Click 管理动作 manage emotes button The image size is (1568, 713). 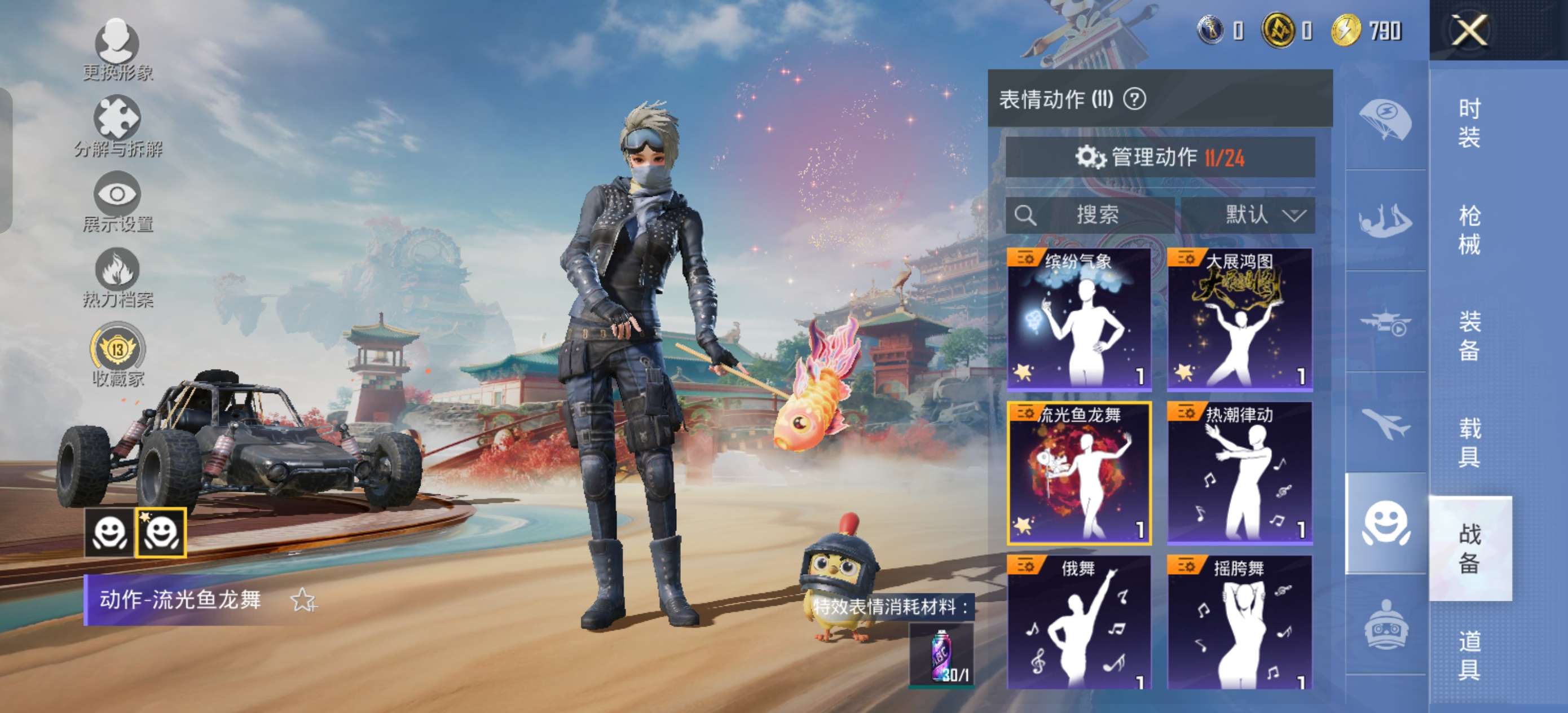(x=1160, y=158)
